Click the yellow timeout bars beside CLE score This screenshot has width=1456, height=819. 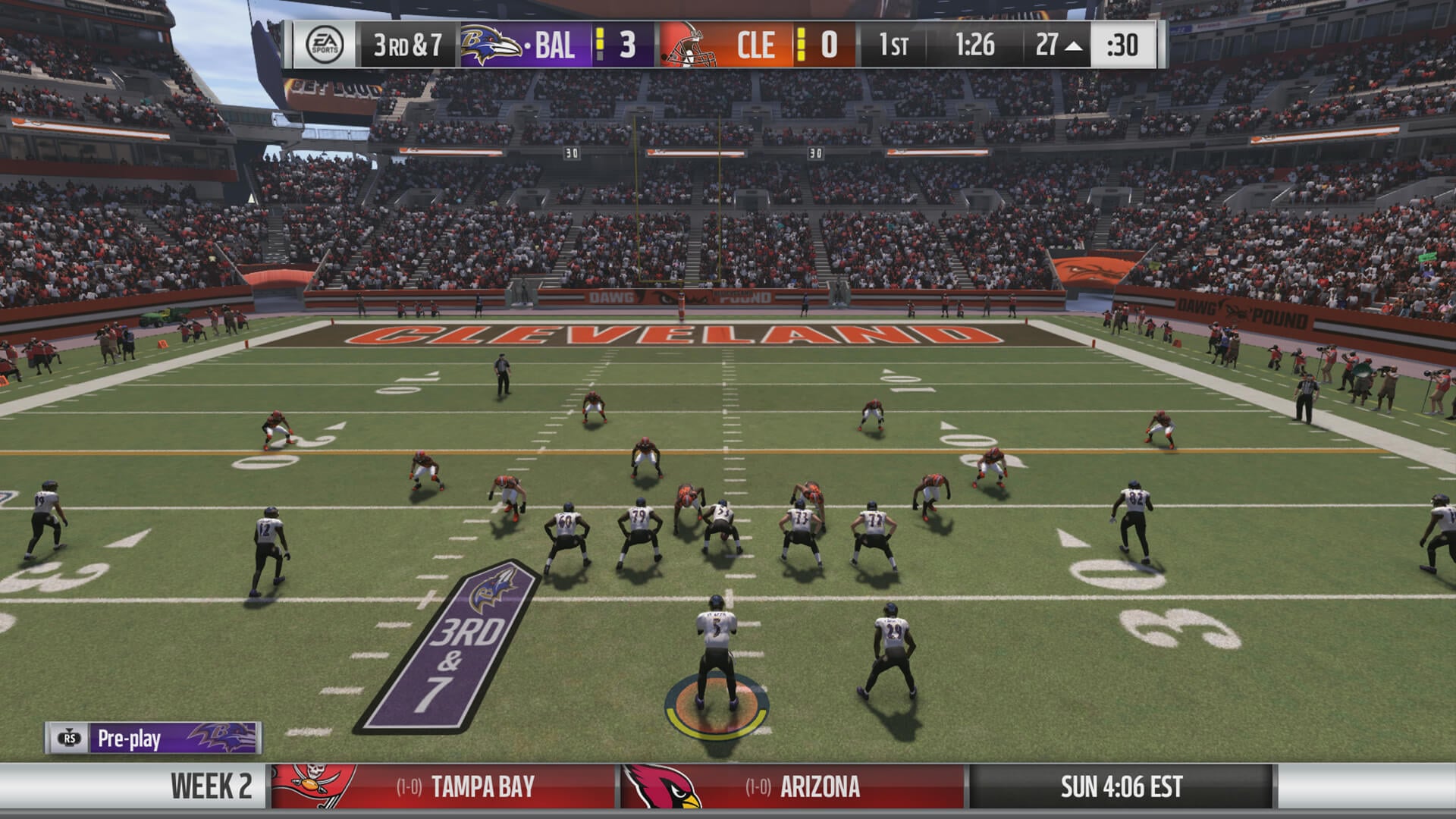(x=802, y=45)
